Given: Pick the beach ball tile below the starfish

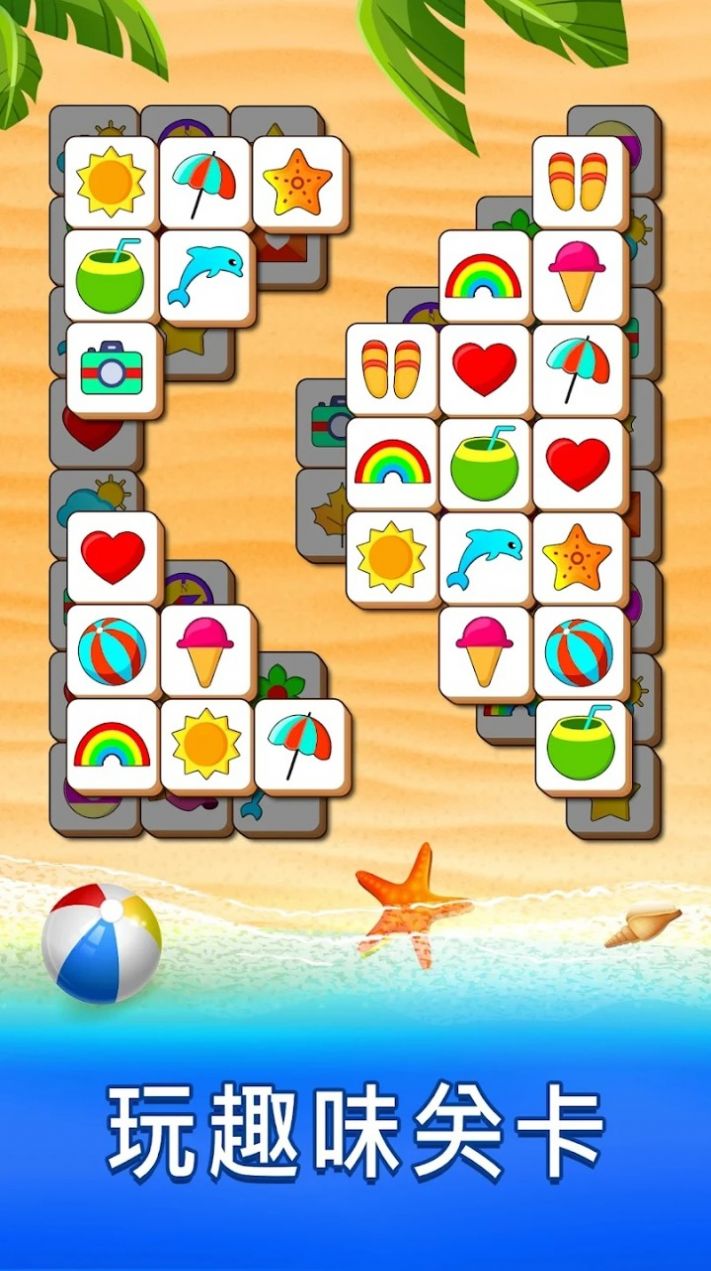Looking at the screenshot, I should (578, 651).
